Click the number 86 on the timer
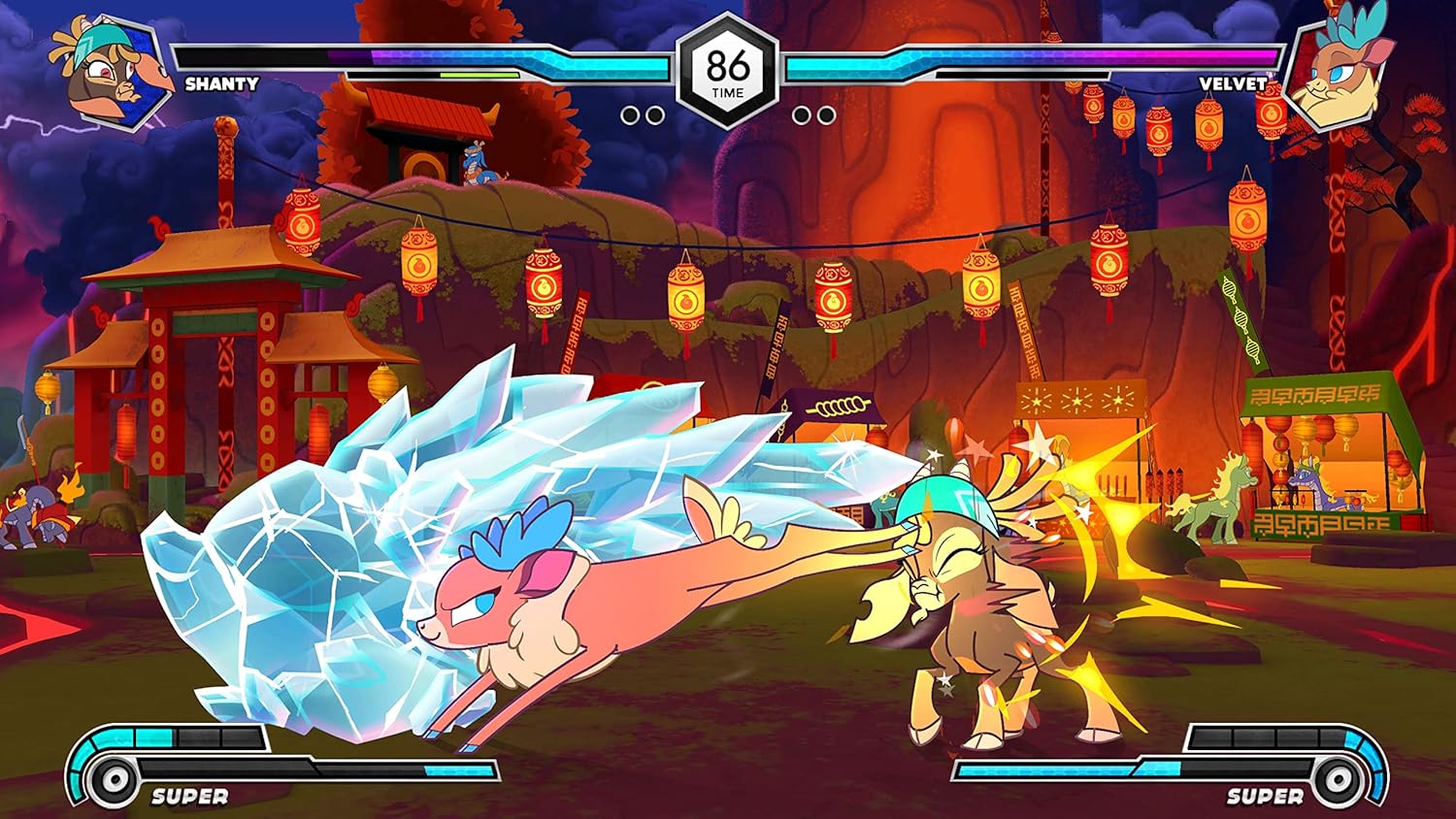1456x819 pixels. 728,66
